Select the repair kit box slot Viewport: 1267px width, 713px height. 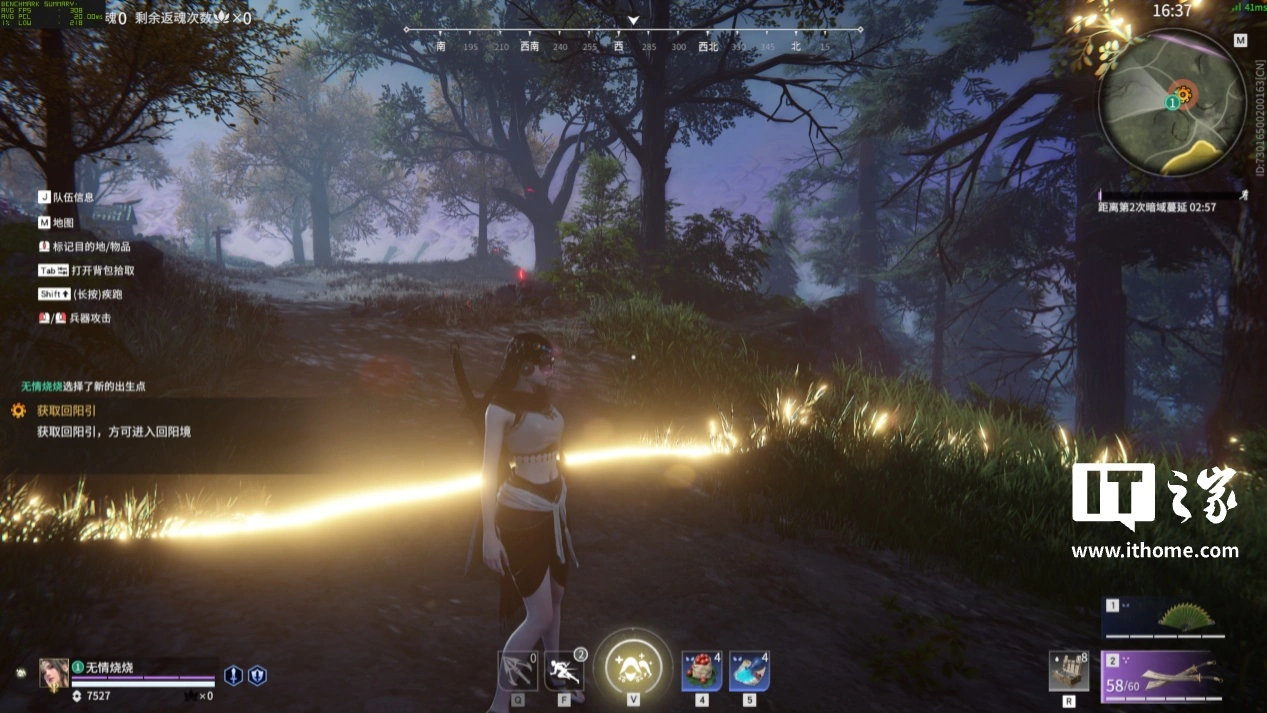point(1069,671)
